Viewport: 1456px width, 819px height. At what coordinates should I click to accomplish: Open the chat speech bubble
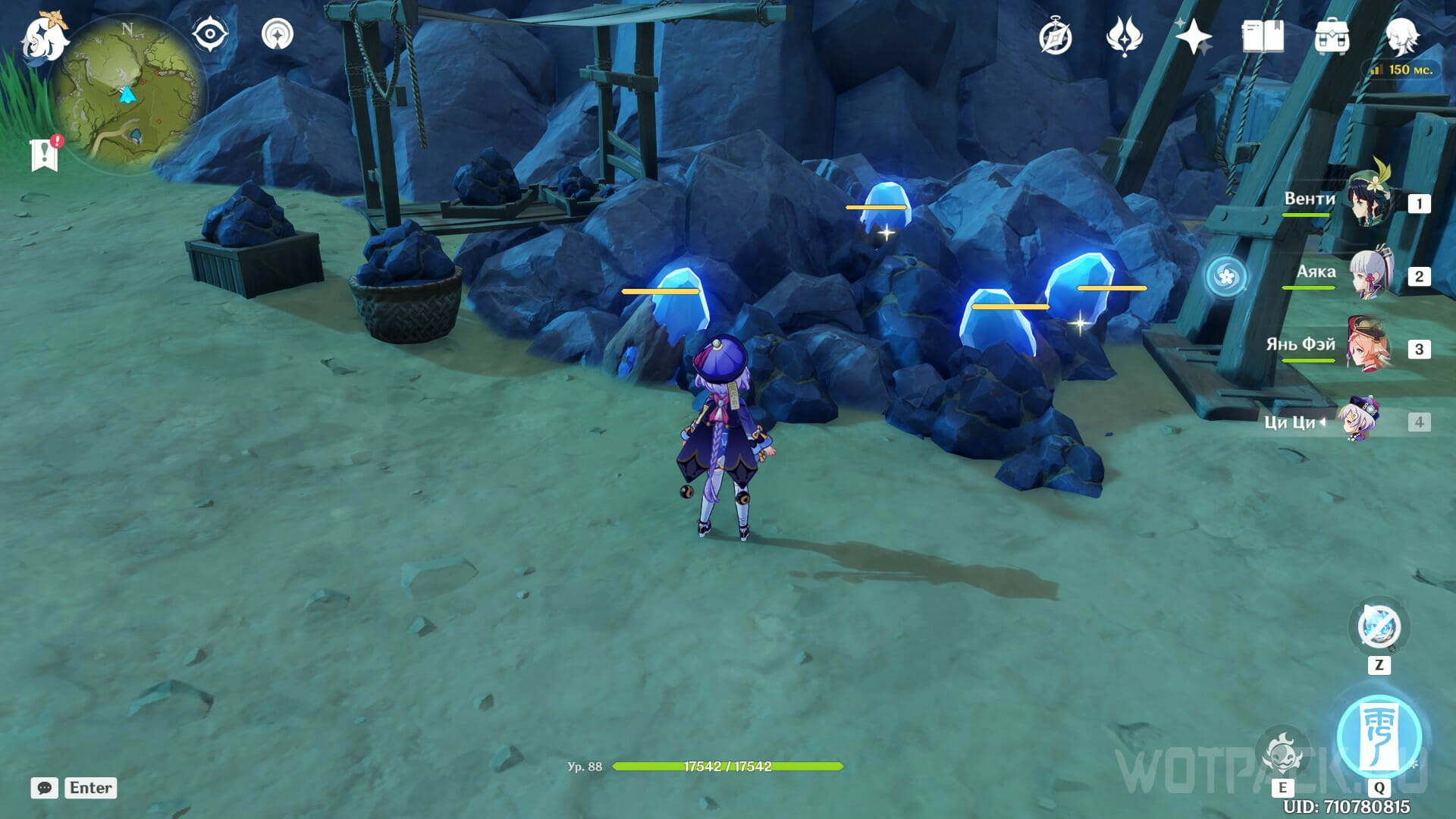point(45,788)
